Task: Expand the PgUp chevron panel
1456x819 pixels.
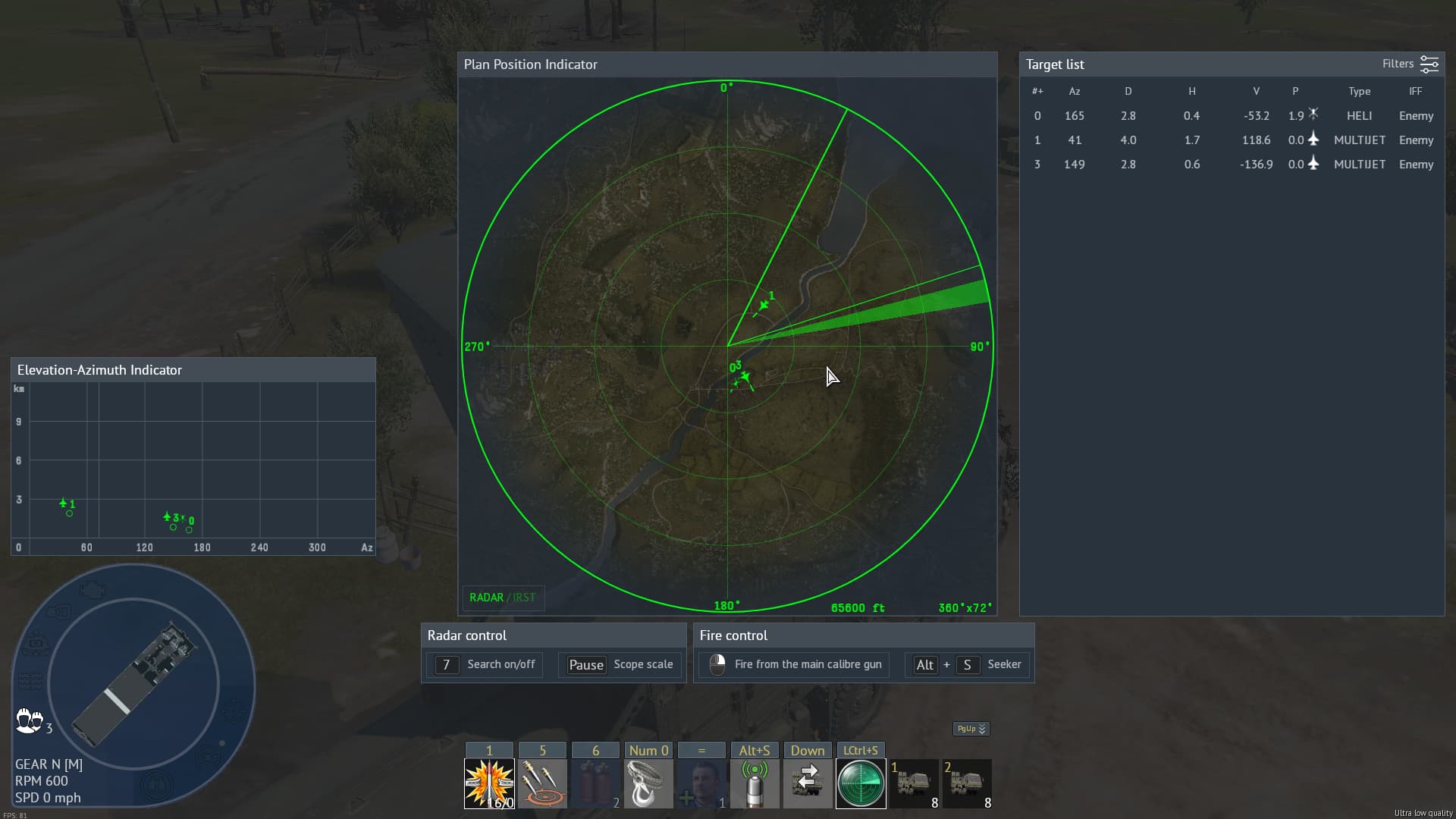Action: pyautogui.click(x=970, y=729)
